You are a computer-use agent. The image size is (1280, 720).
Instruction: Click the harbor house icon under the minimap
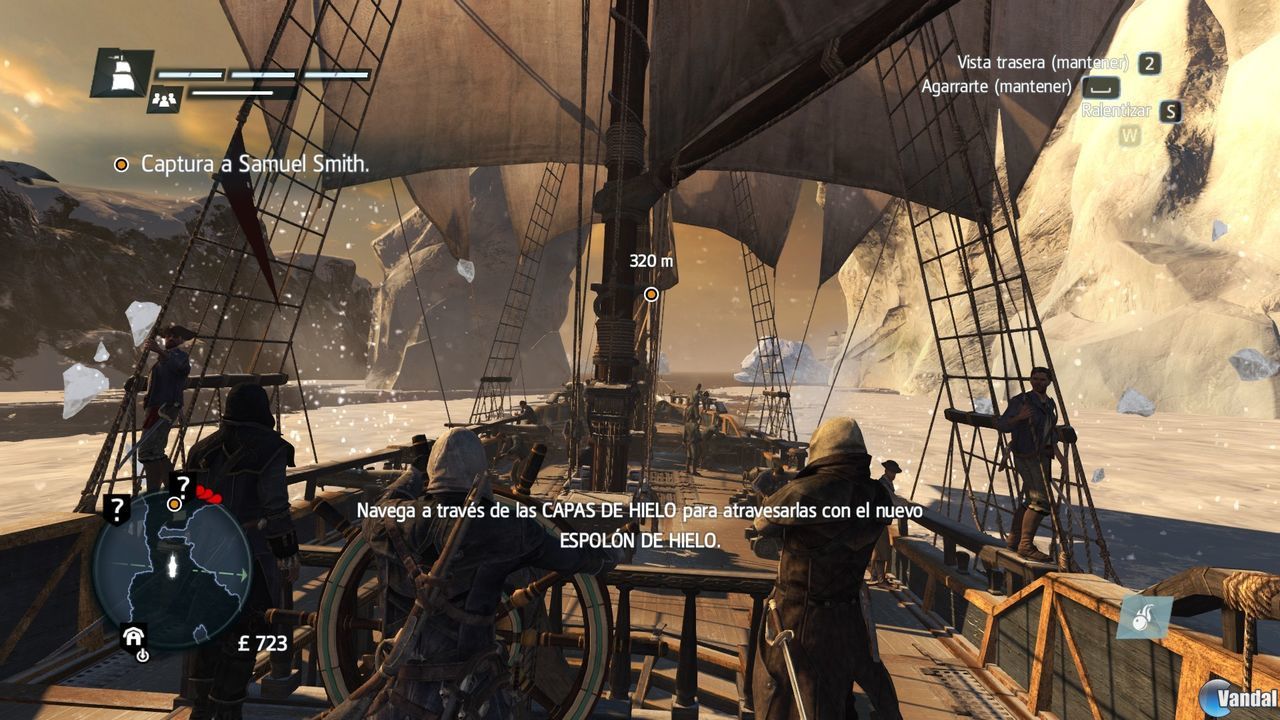pyautogui.click(x=133, y=637)
